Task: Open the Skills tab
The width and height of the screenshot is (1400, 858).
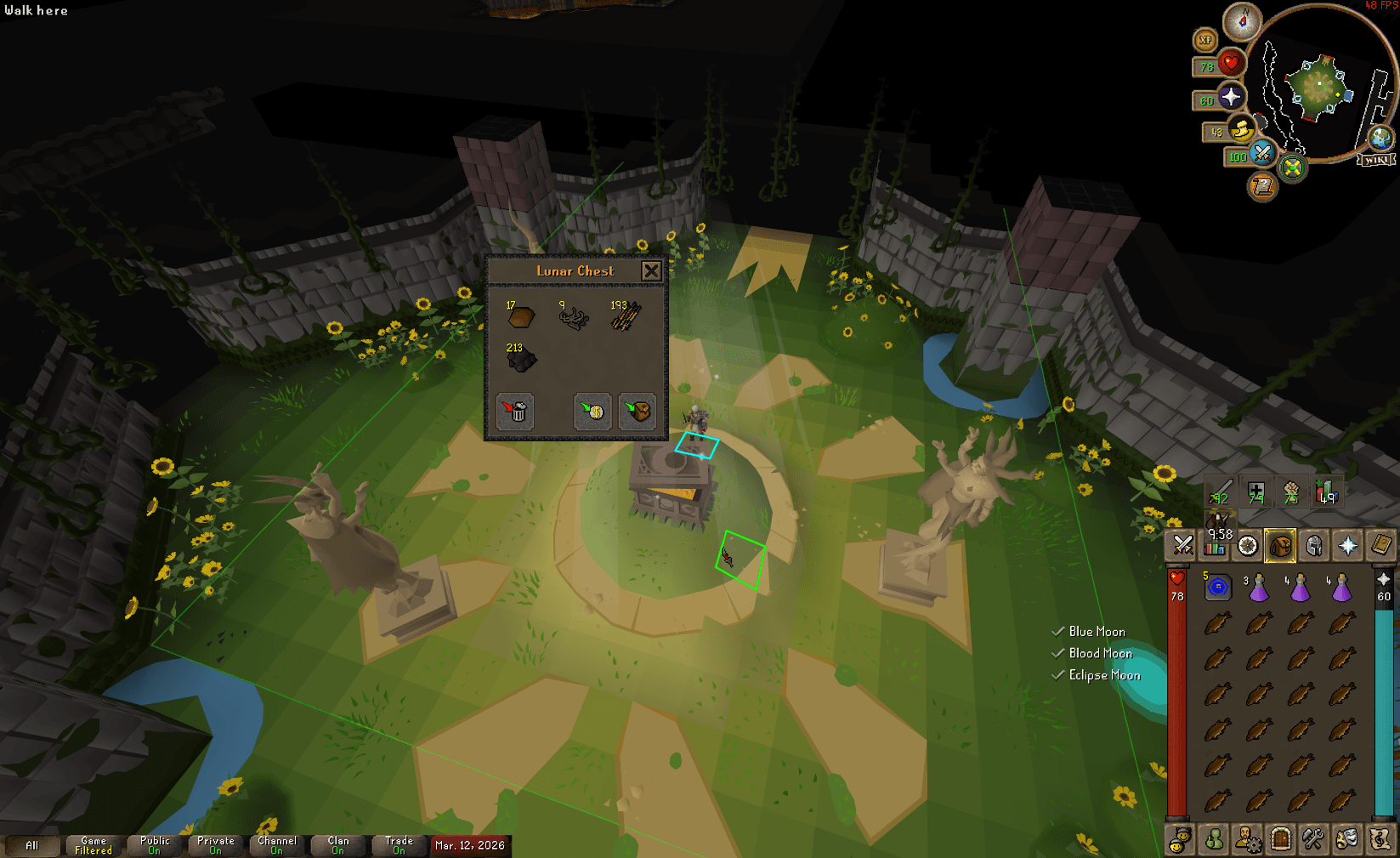Action: pos(1214,546)
